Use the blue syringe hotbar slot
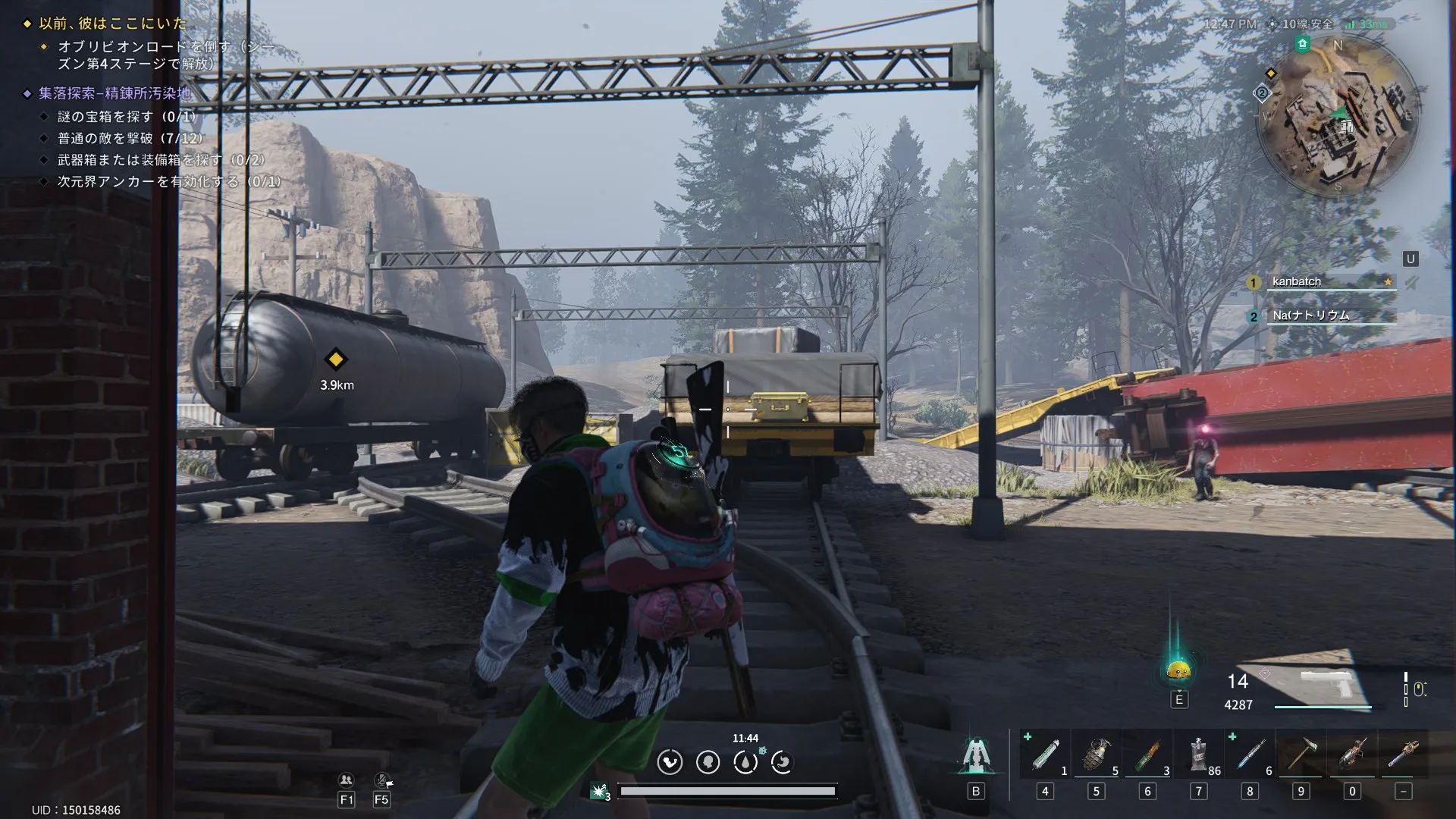The height and width of the screenshot is (819, 1456). 1250,755
